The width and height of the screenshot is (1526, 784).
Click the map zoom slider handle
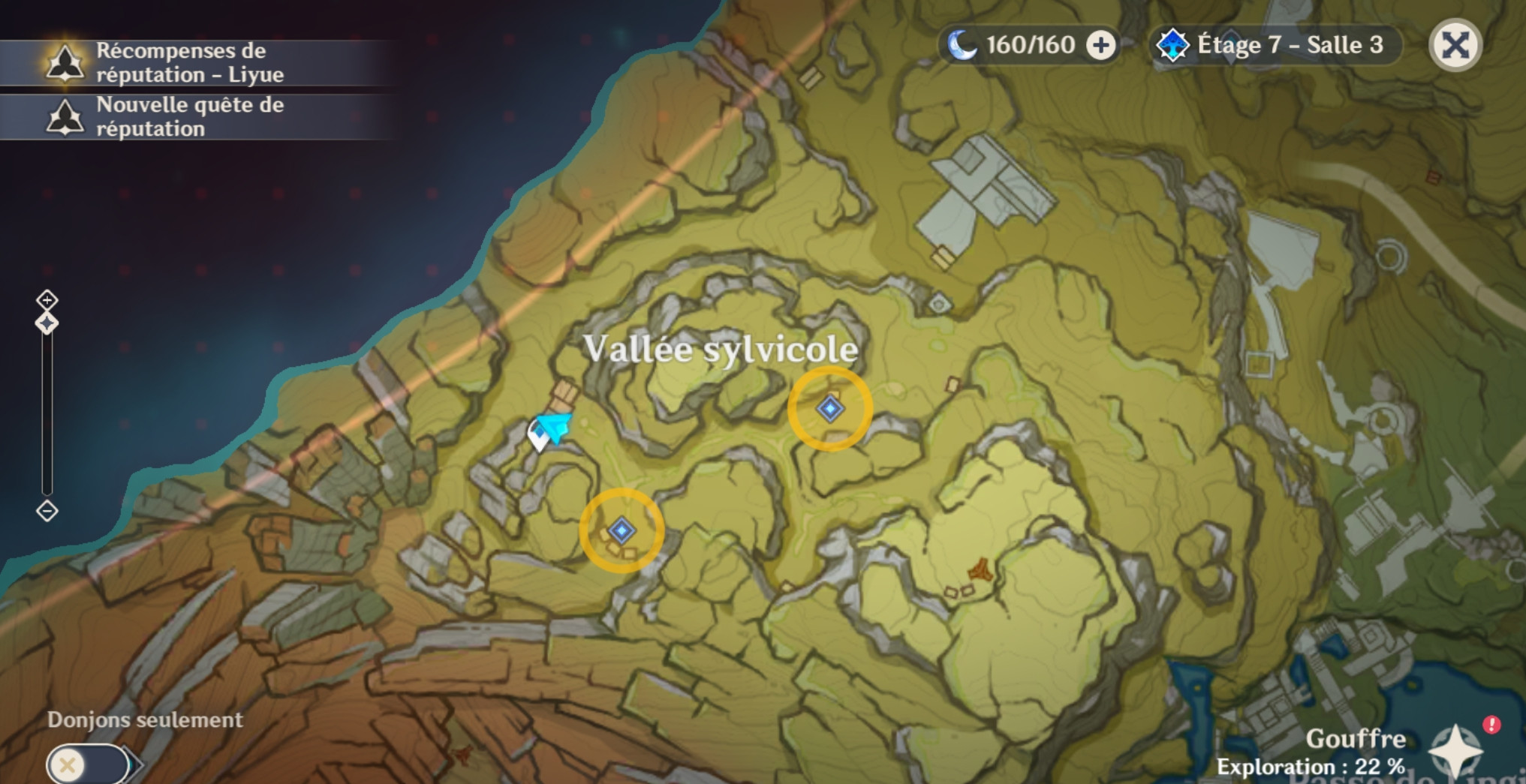[47, 324]
